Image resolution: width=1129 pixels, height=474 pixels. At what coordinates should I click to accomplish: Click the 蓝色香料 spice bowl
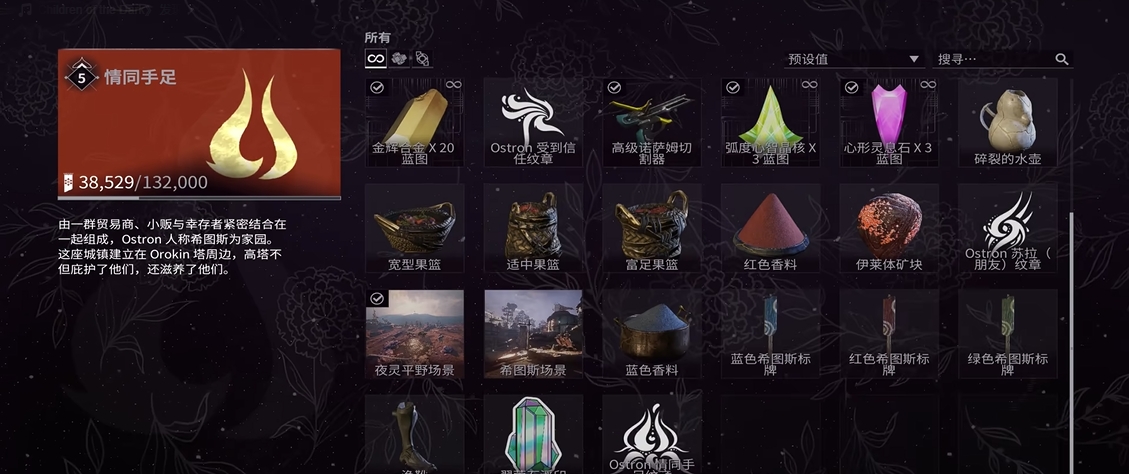pos(651,333)
